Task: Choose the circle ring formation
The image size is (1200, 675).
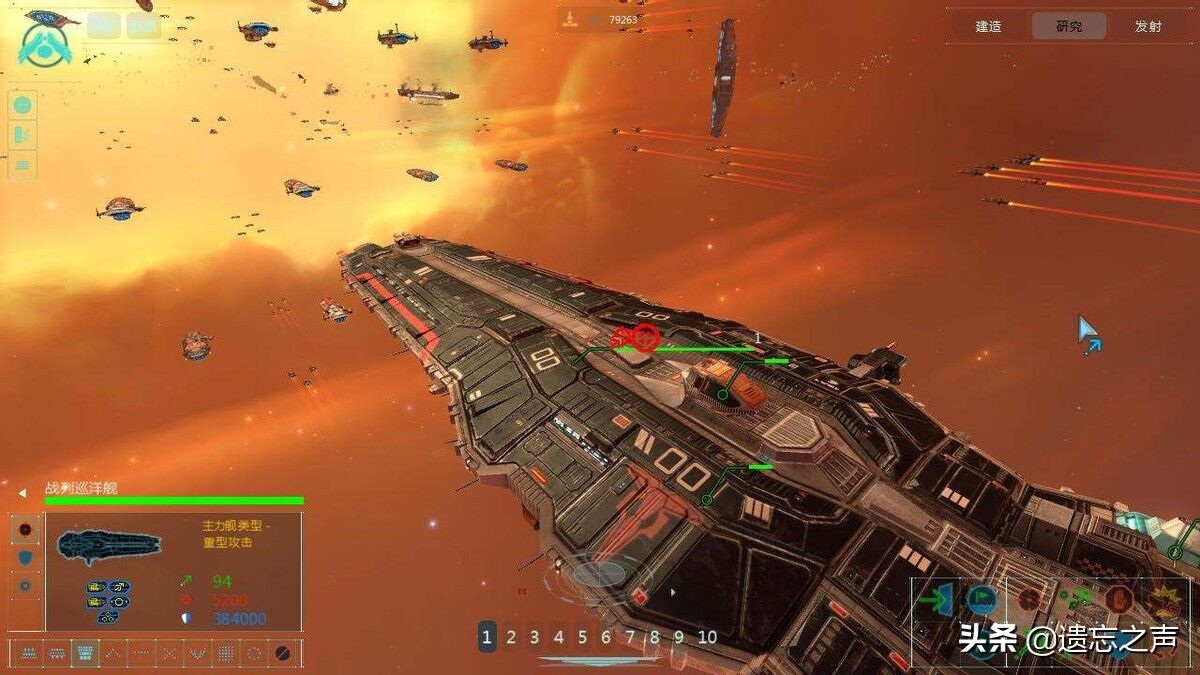Action: (254, 653)
